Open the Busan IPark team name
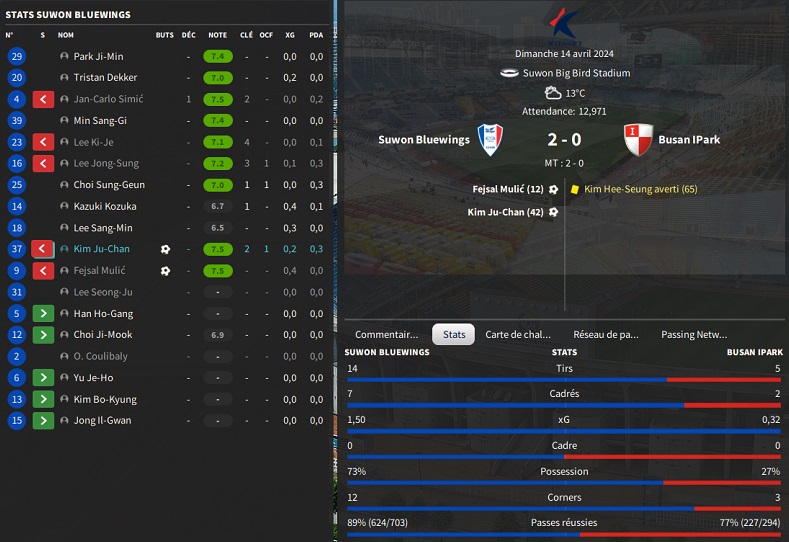The image size is (789, 542). tap(691, 140)
